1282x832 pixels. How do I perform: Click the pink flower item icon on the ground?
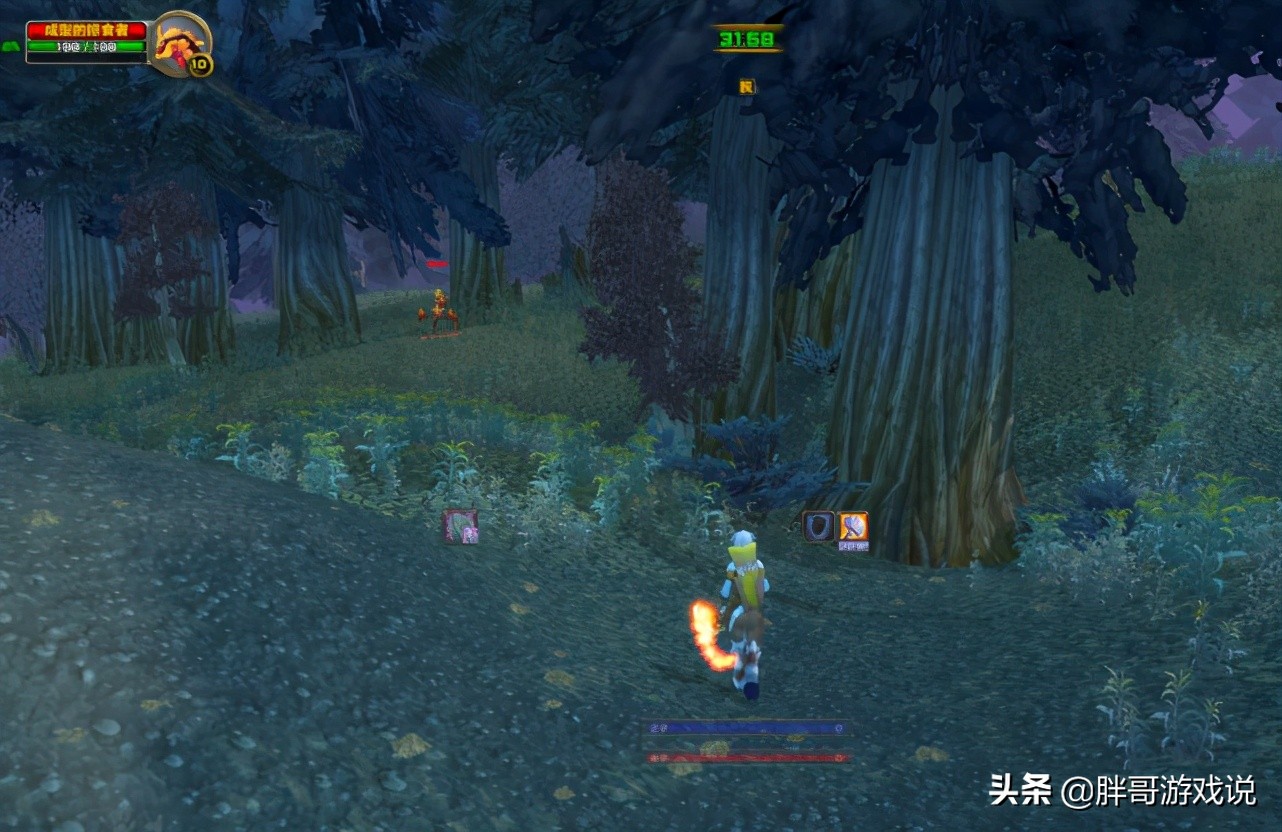[459, 527]
